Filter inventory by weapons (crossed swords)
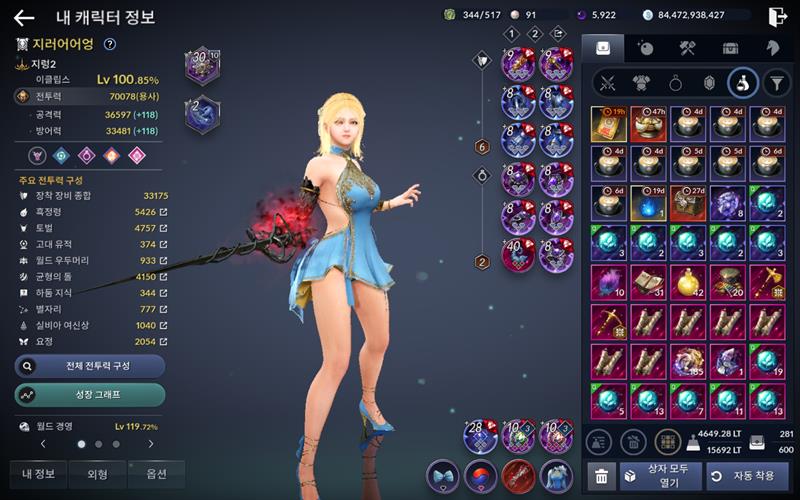 [x=605, y=82]
